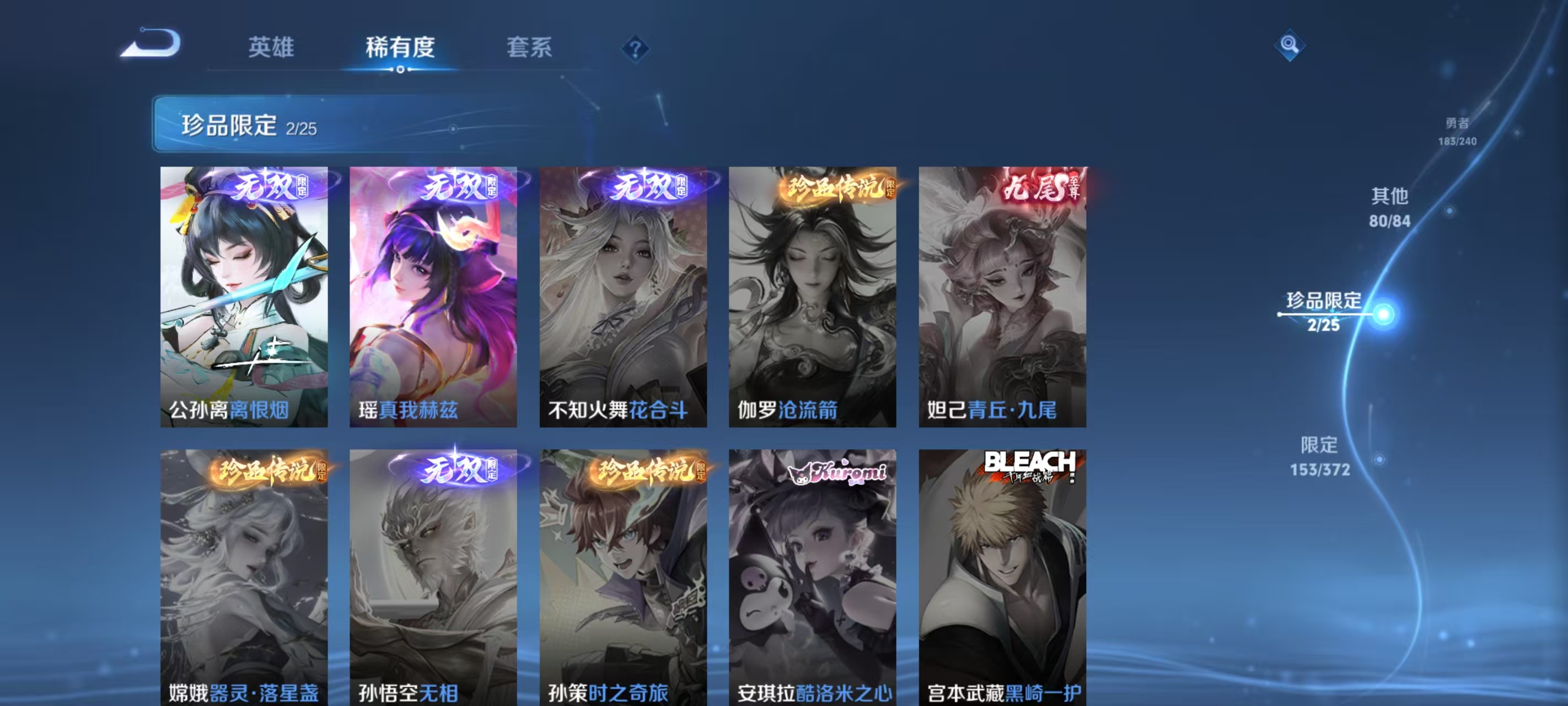Screen dimensions: 1568x706
Task: Open the search magnifier icon
Action: pyautogui.click(x=1292, y=46)
